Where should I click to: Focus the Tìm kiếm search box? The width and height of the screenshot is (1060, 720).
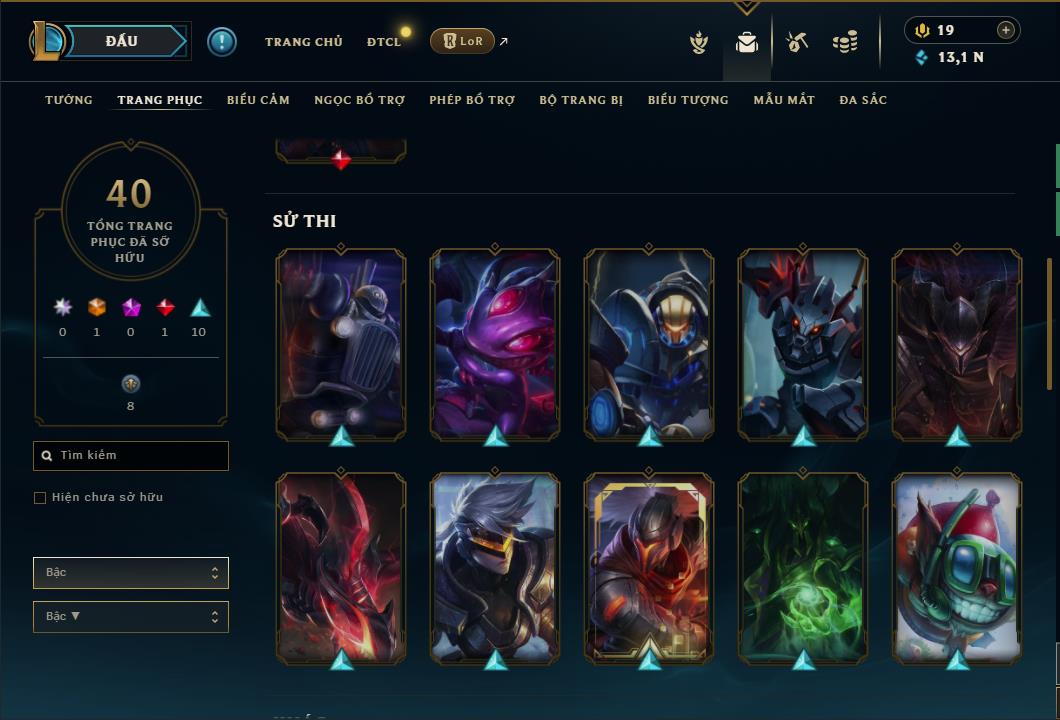pos(131,456)
